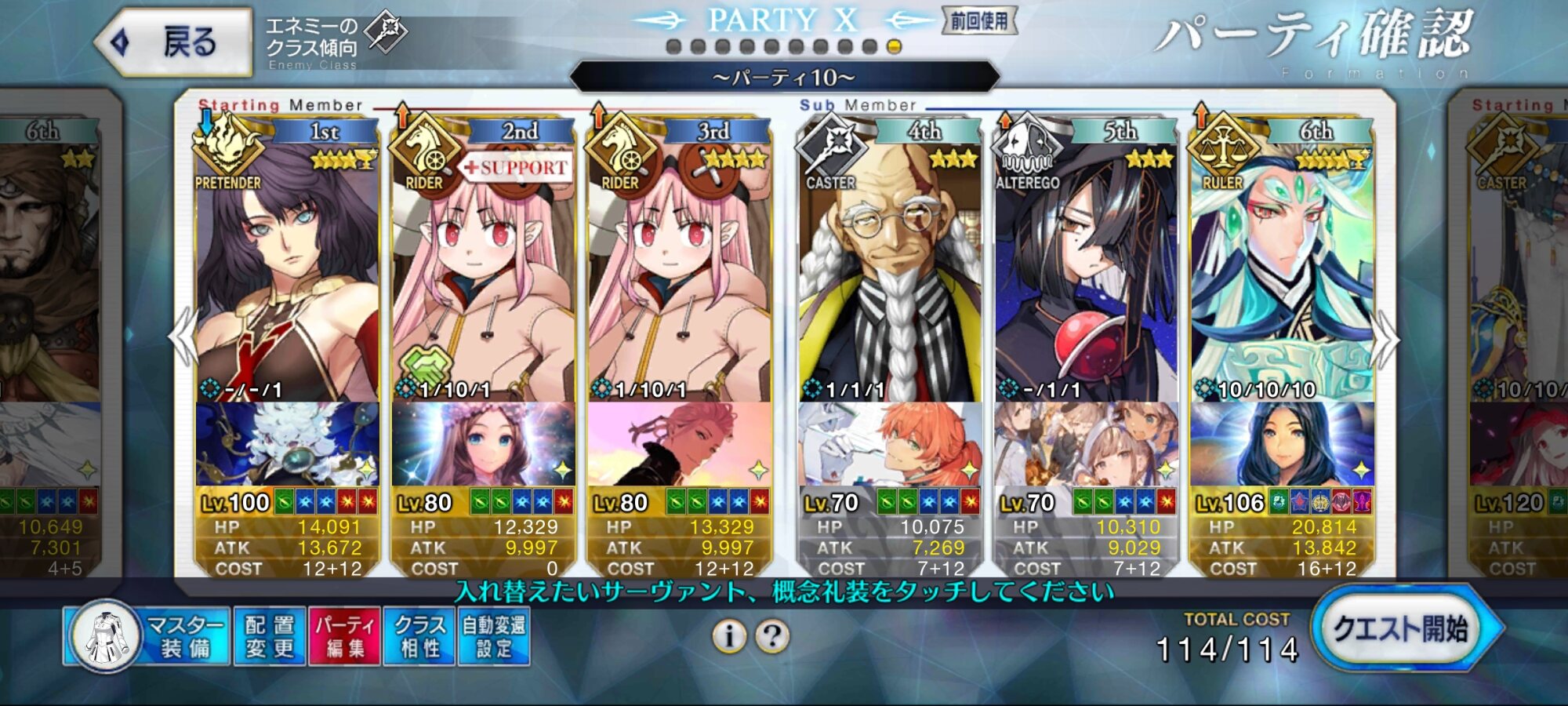Change the 1st slot Pretender's craft essence
This screenshot has width=1568, height=706.
pos(286,444)
